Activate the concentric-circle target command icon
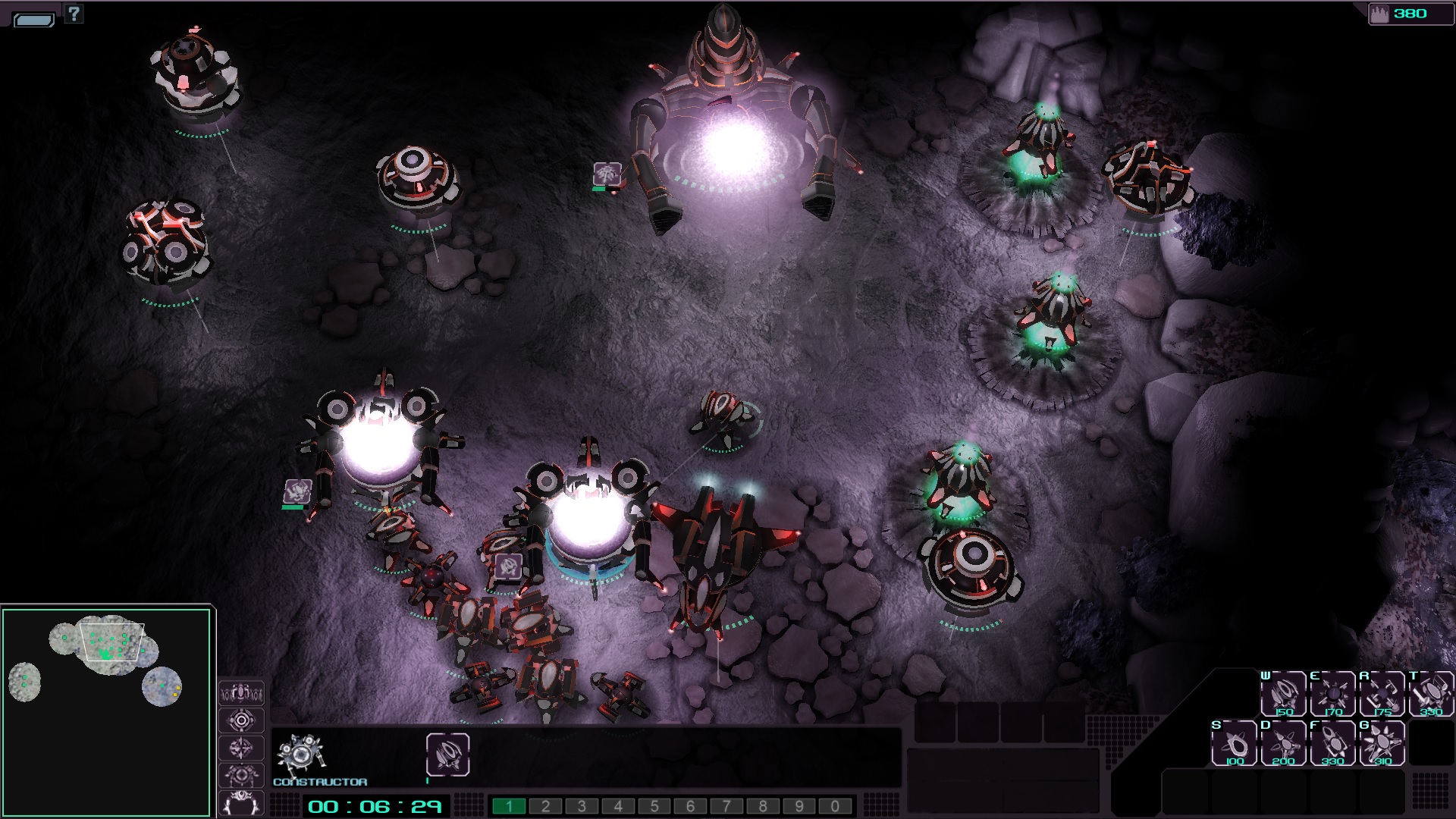This screenshot has height=819, width=1456. (241, 720)
